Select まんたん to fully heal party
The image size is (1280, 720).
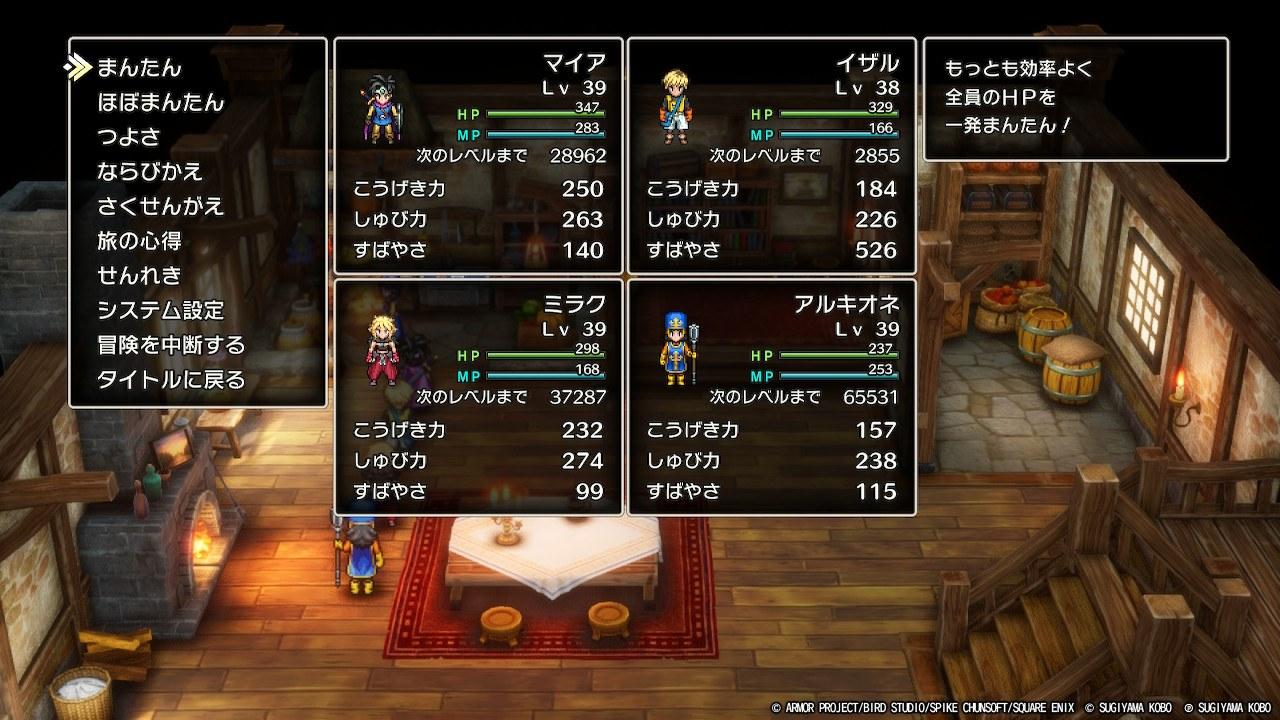(139, 68)
